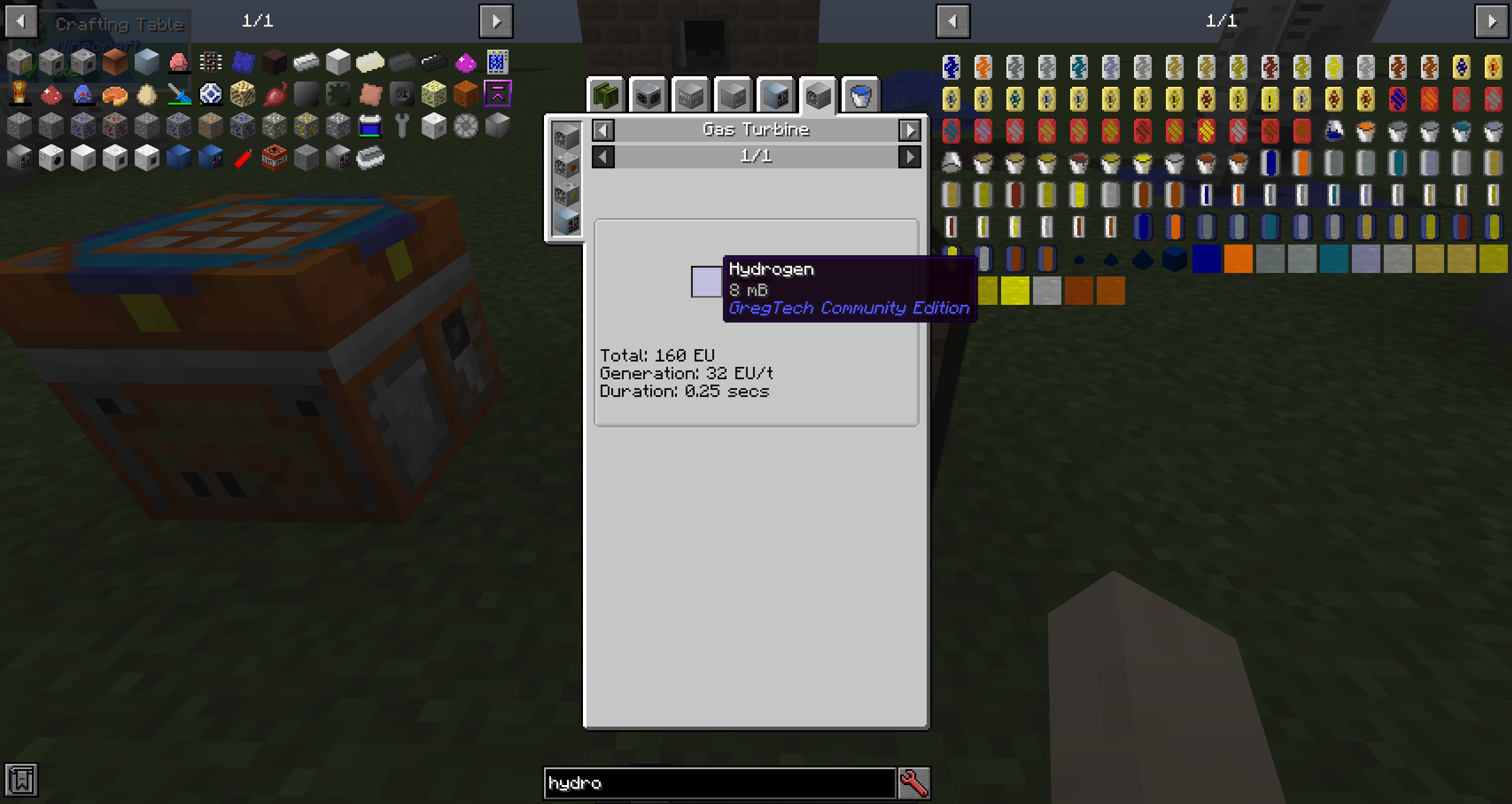Click the left arrow on the 1/1 recipe page bar

604,157
